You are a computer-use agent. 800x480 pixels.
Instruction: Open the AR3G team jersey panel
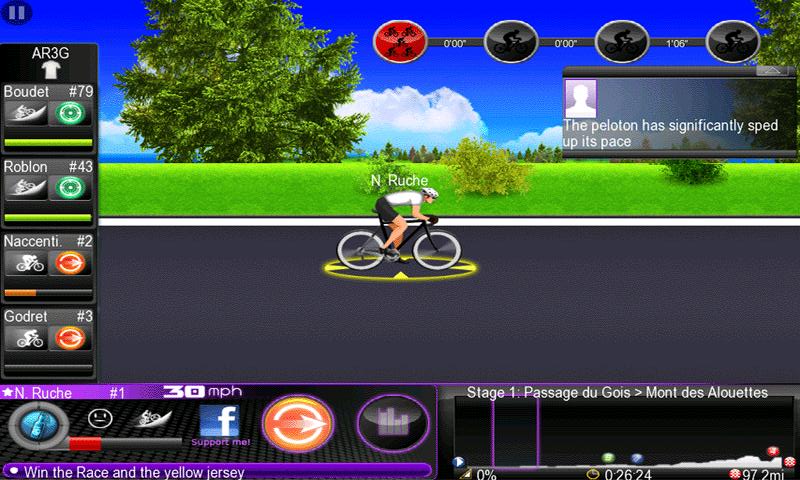pyautogui.click(x=48, y=64)
